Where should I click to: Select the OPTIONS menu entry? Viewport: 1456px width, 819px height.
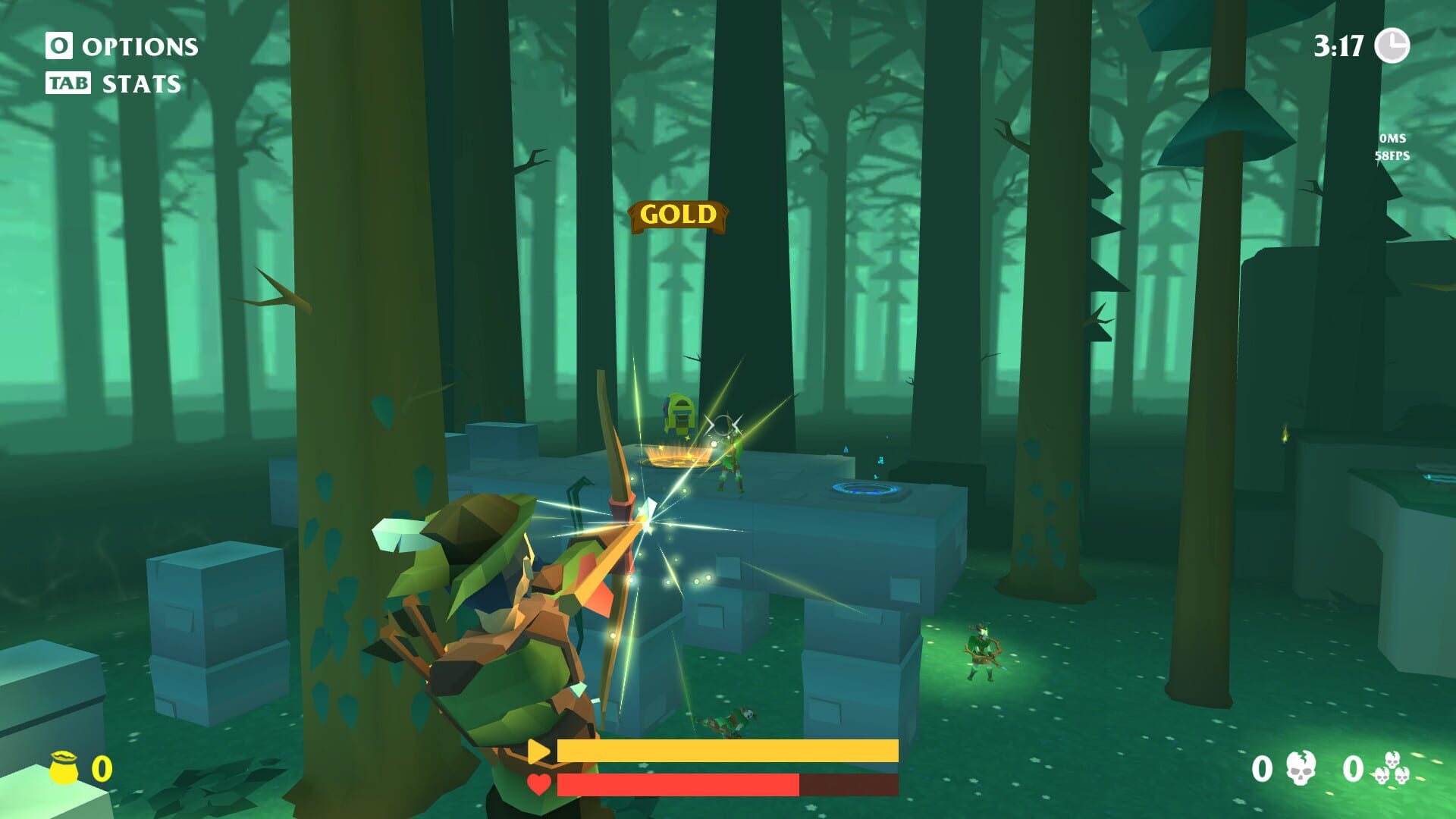point(141,48)
